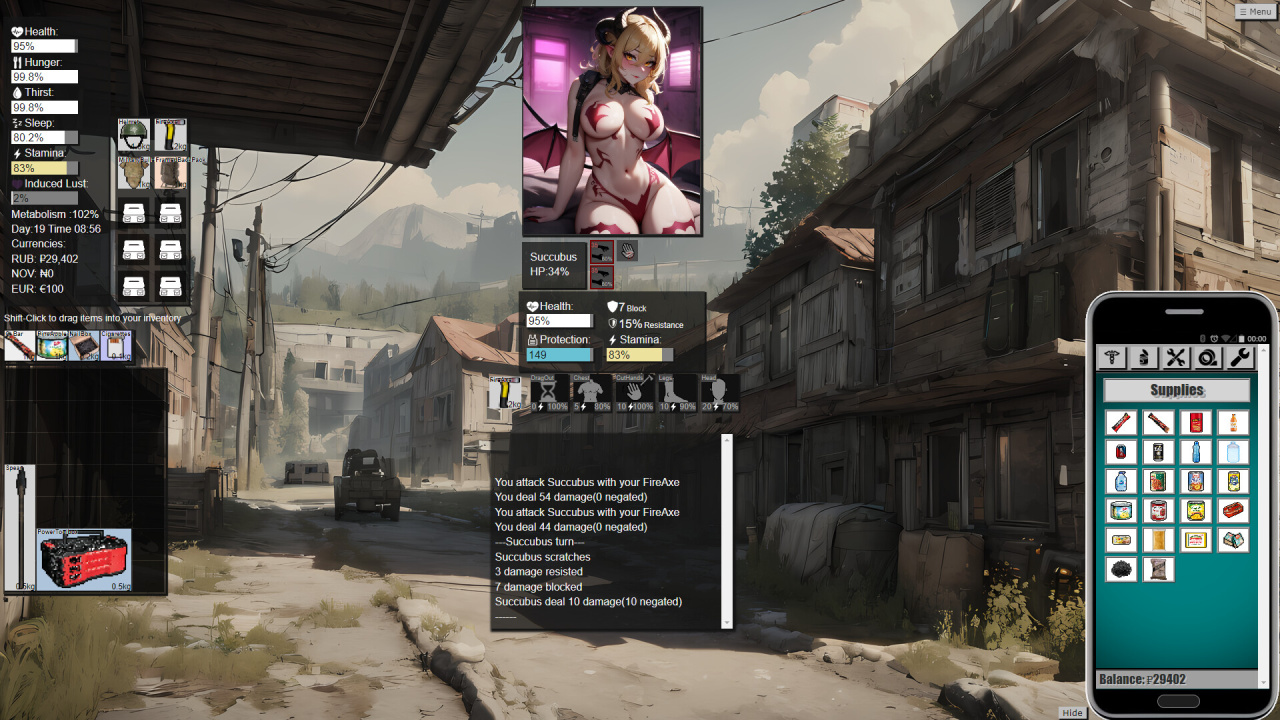Switch to the crossed tools phone tab

coord(1176,357)
